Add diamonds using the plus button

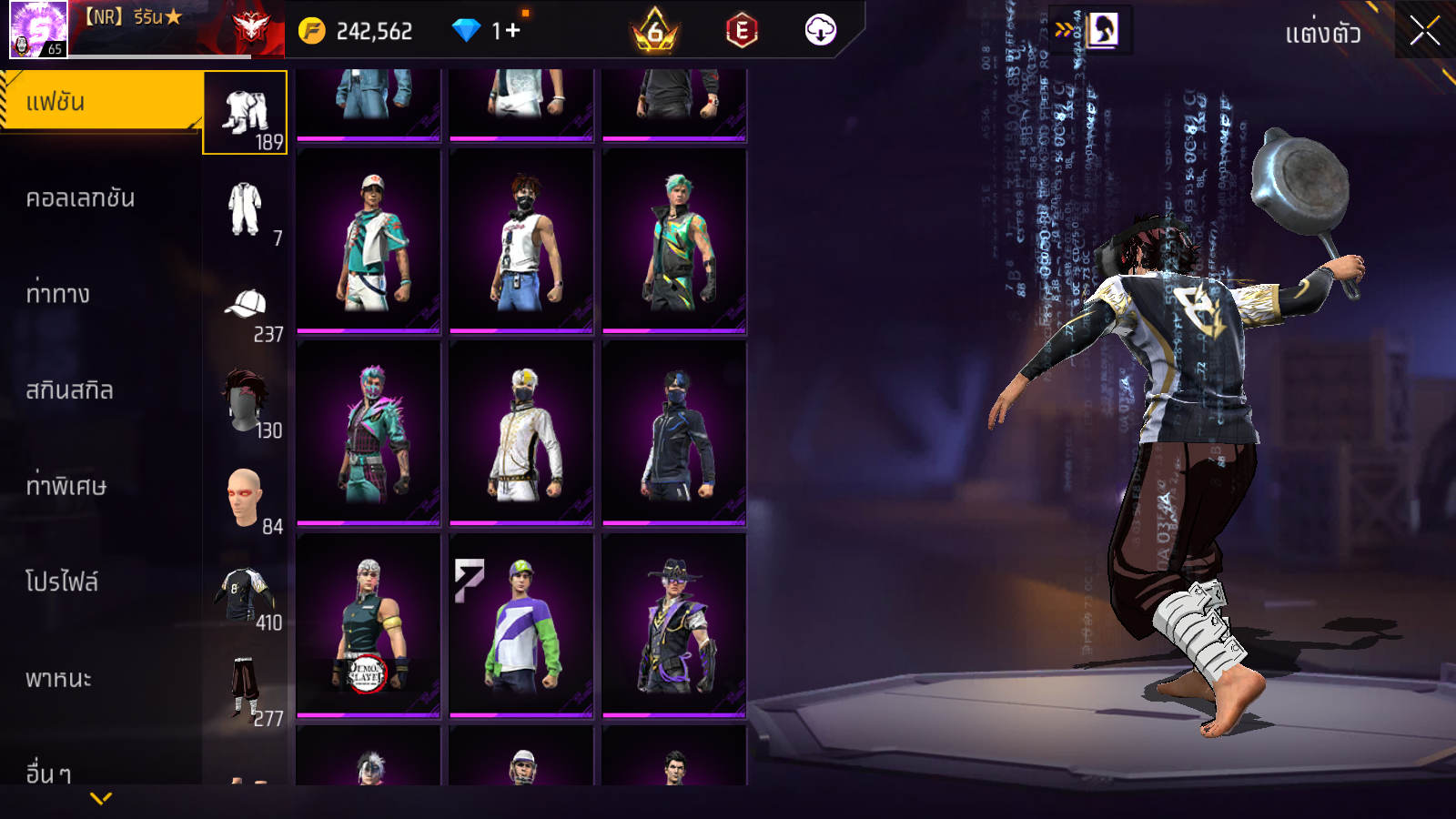tap(512, 31)
